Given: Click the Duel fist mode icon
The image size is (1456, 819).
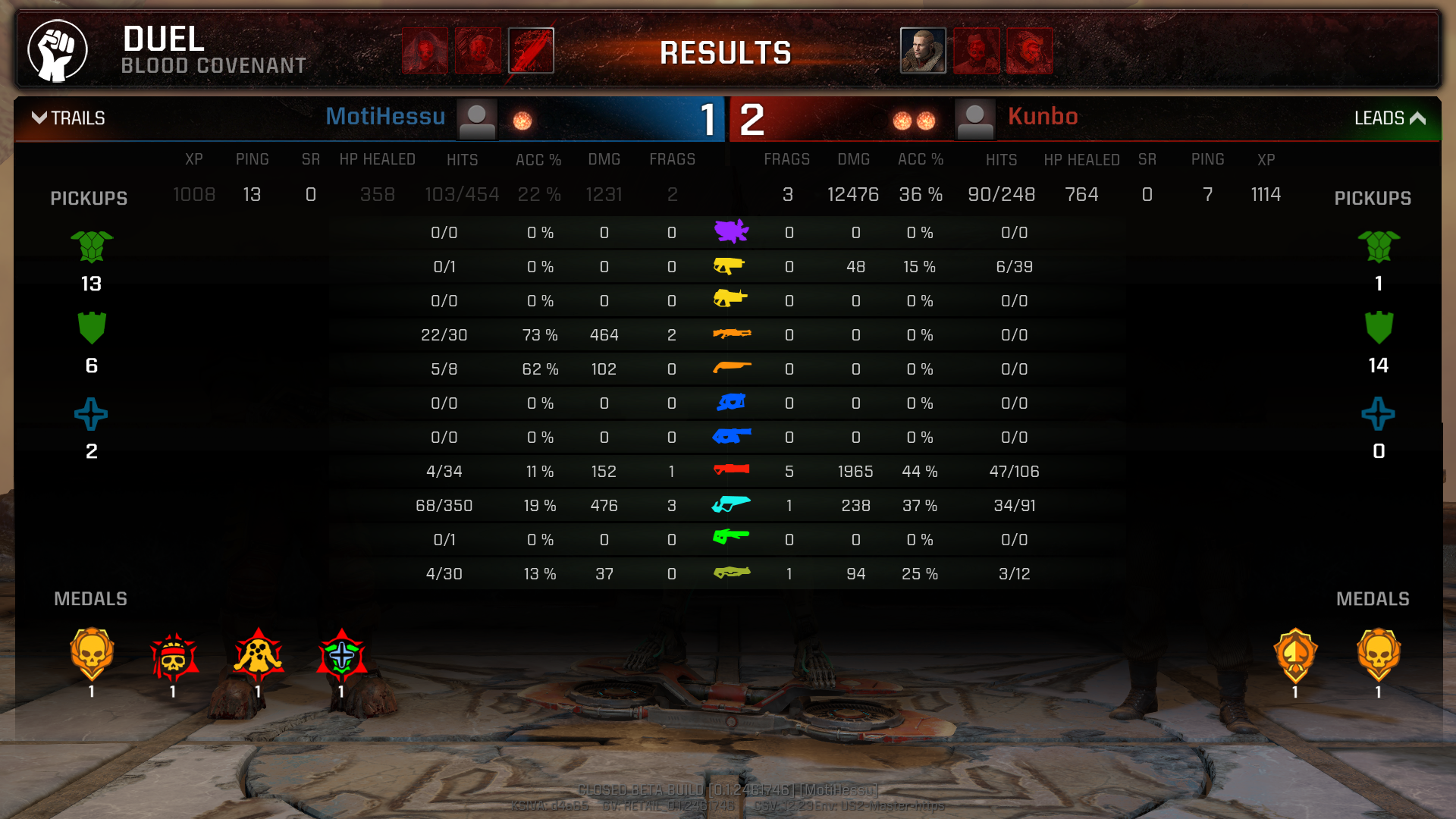Looking at the screenshot, I should click(x=58, y=51).
